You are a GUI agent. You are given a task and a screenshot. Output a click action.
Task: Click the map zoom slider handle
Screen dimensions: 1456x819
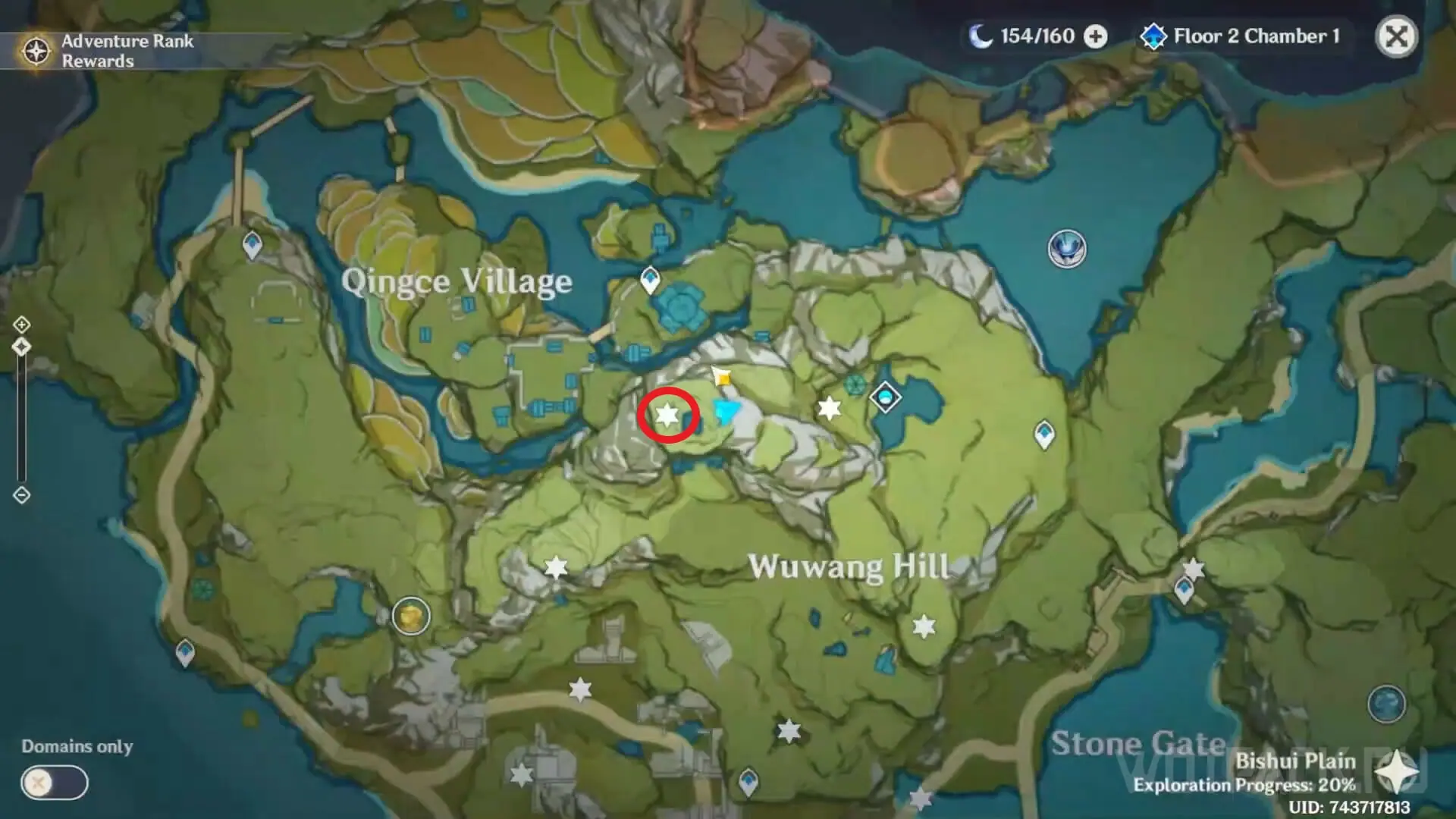tap(21, 347)
